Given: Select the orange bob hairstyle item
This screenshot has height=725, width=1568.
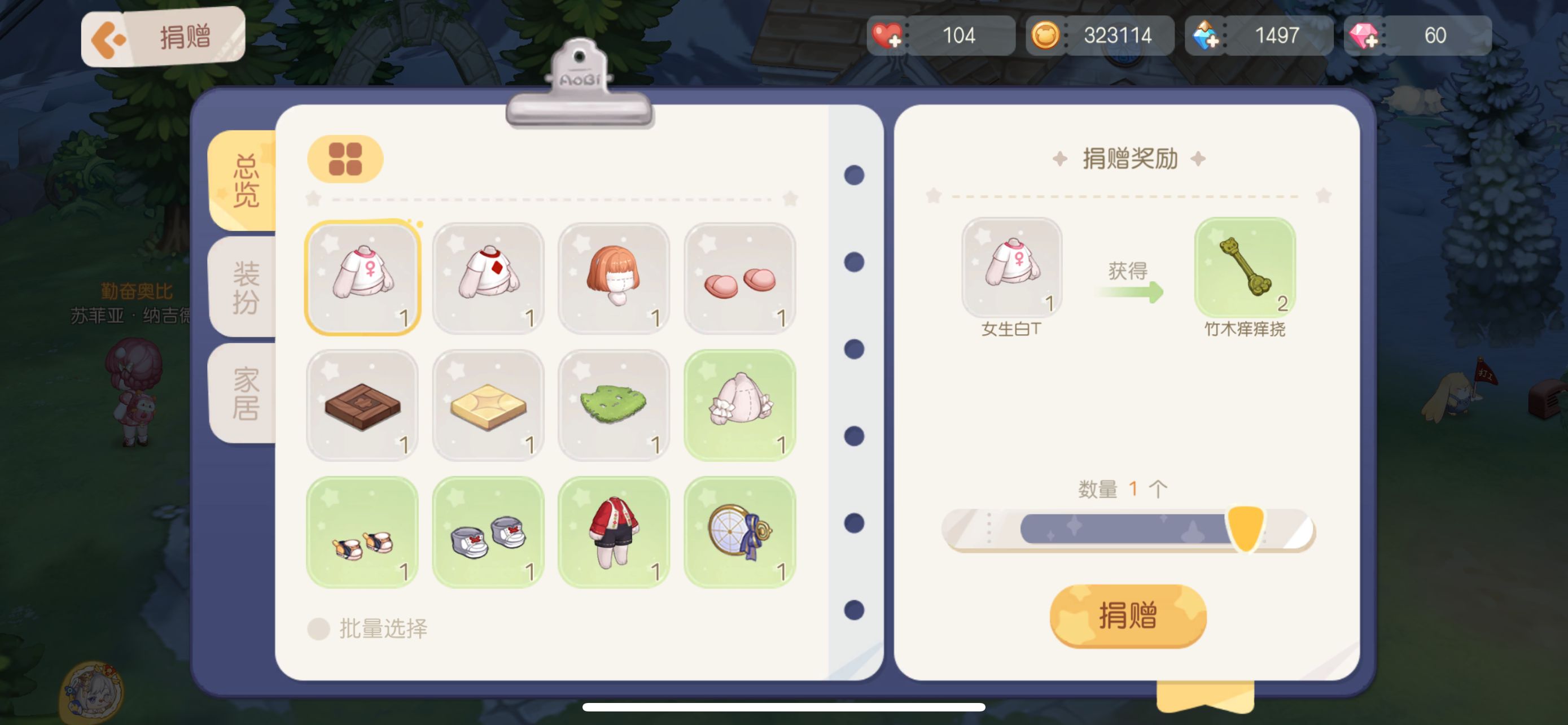Looking at the screenshot, I should pos(614,278).
